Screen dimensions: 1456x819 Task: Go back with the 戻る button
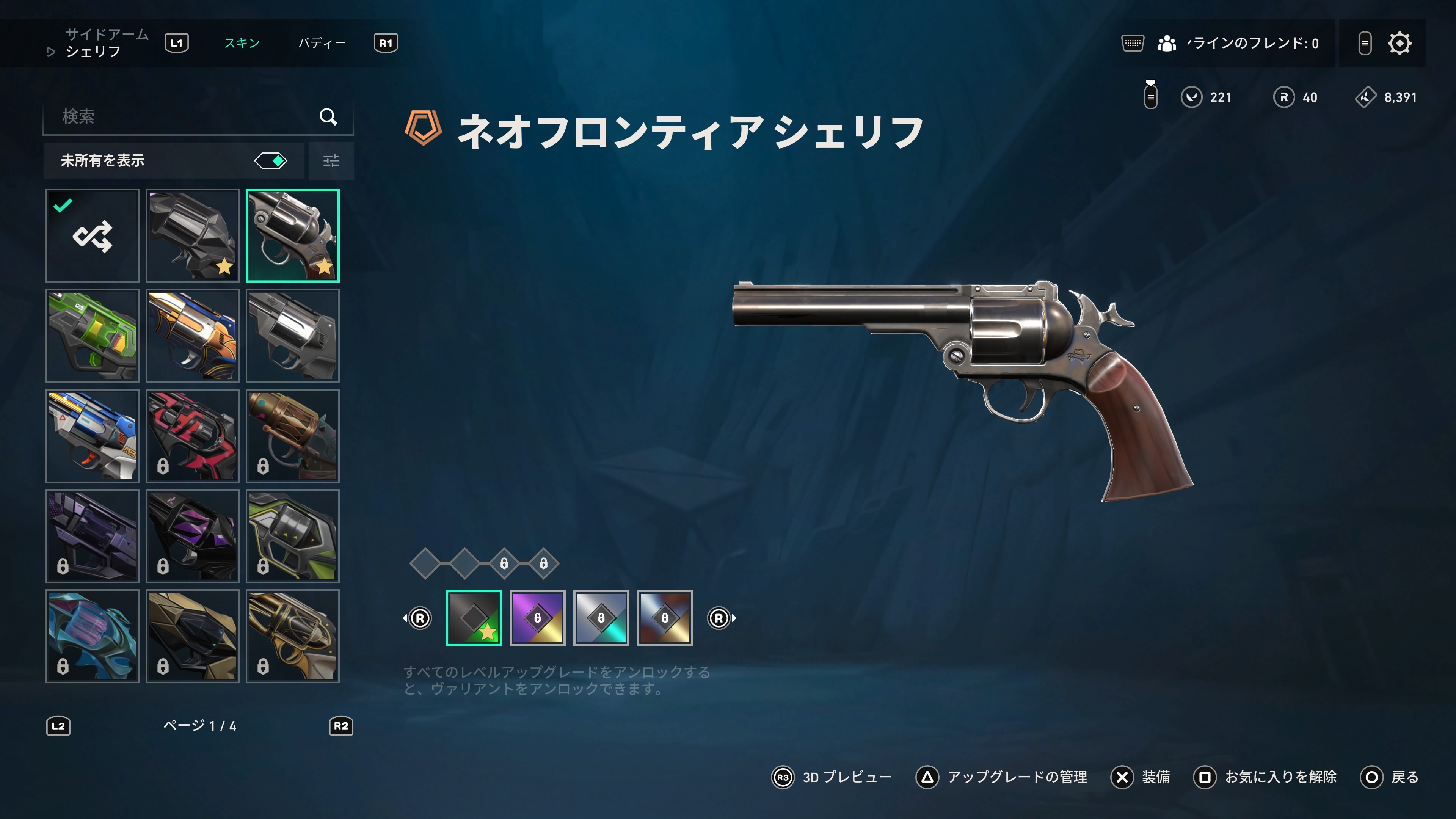pos(1389,778)
